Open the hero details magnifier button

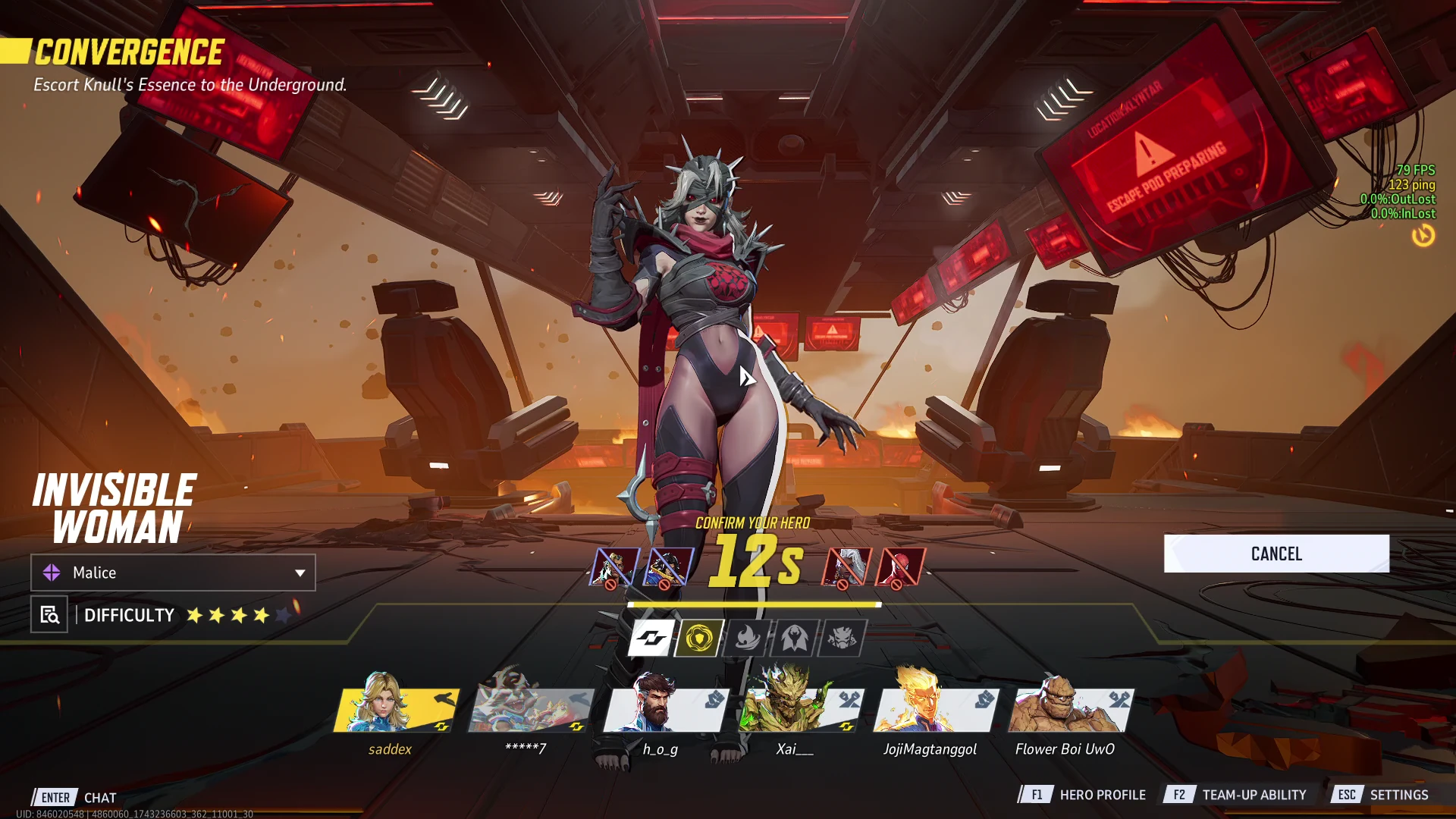(x=49, y=615)
